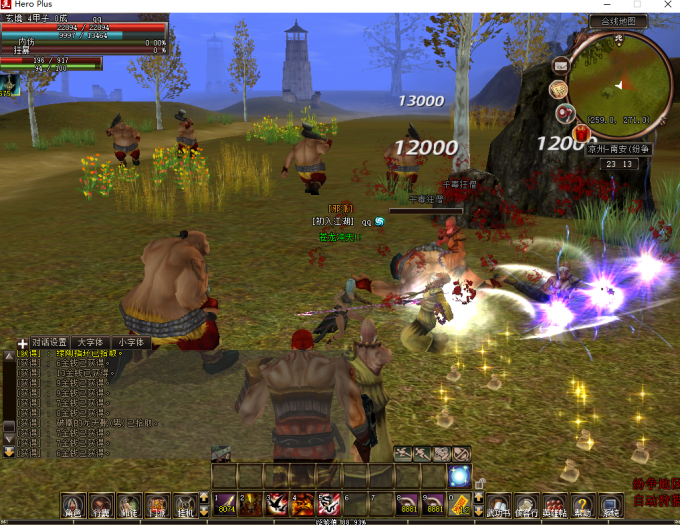The height and width of the screenshot is (525, 680).
Task: Open the red gift box icon
Action: [582, 132]
